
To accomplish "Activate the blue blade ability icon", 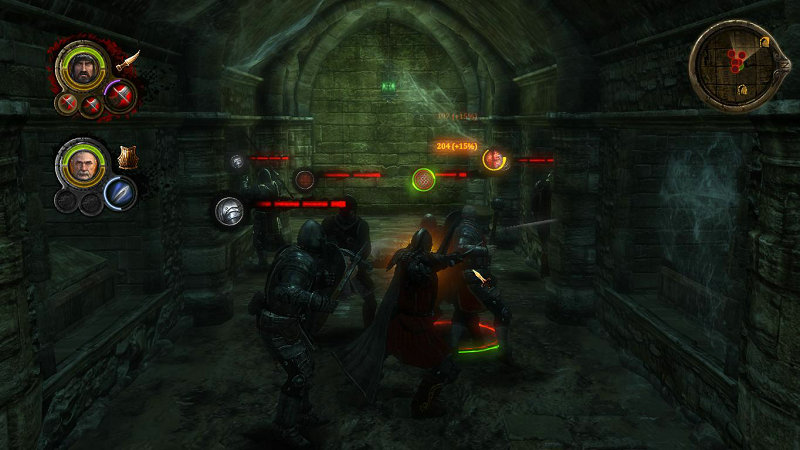I will (119, 192).
